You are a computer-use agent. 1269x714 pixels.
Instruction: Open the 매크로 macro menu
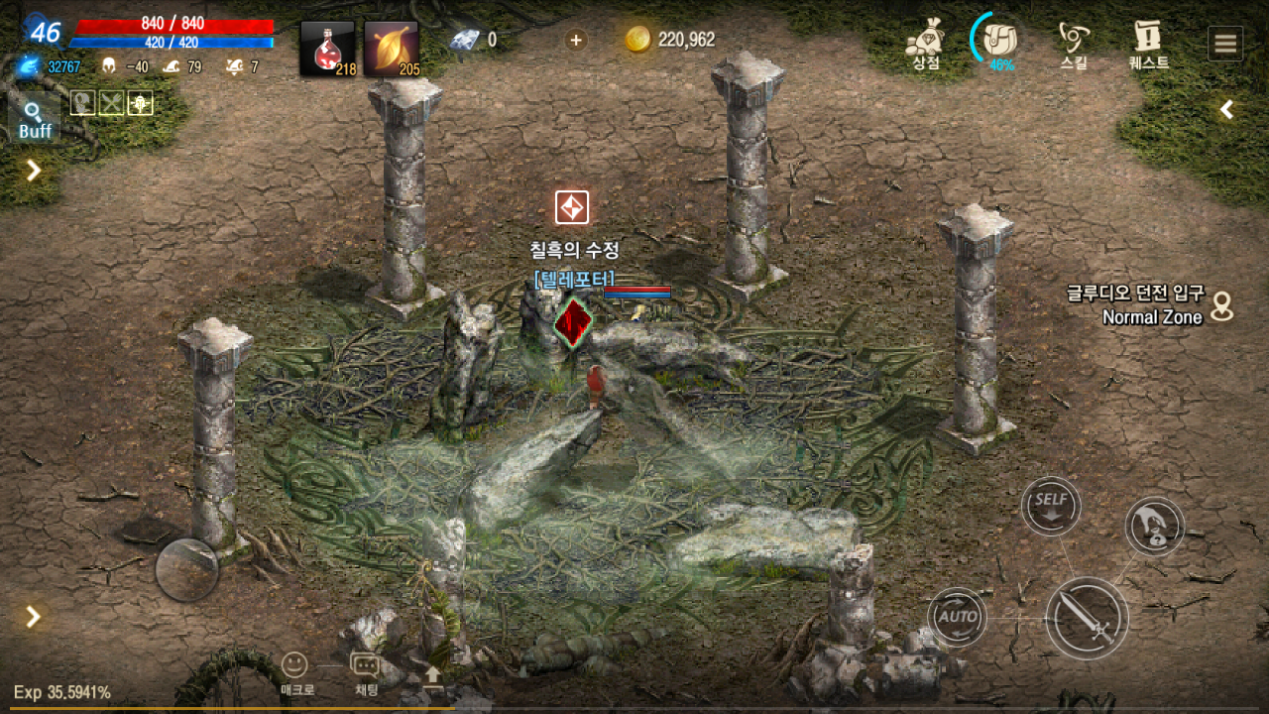point(295,672)
